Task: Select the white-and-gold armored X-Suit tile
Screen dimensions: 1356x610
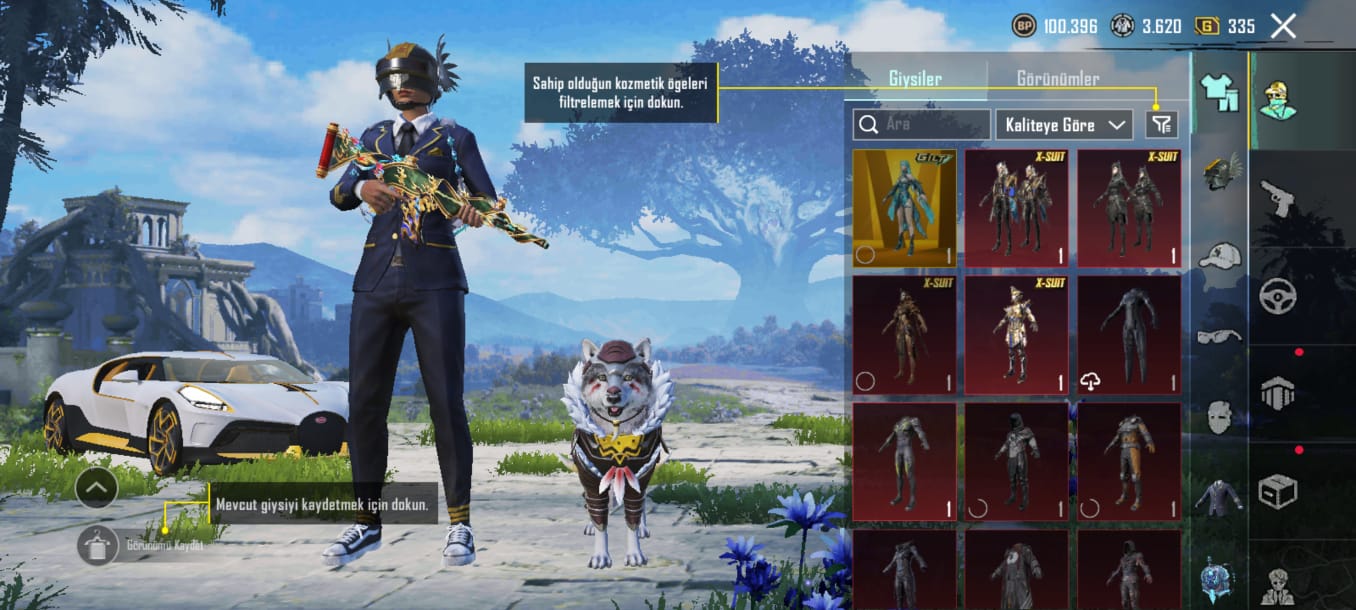Action: [x=1016, y=335]
